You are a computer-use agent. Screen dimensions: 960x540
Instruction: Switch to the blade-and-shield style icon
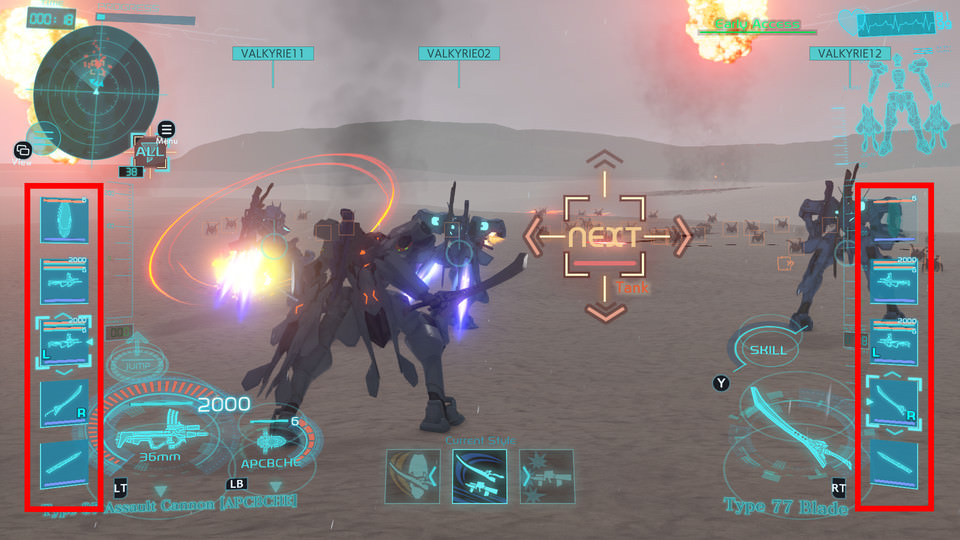coord(413,476)
